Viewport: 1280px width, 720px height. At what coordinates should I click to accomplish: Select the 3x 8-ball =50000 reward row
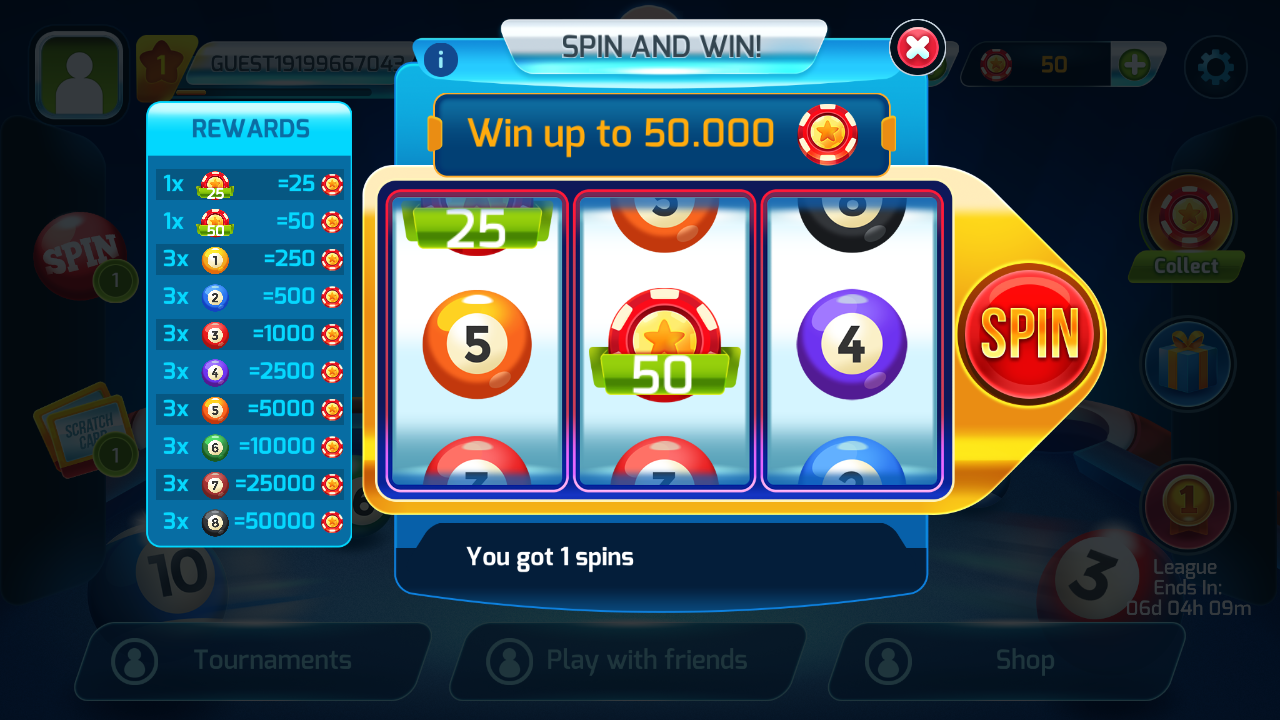coord(249,521)
